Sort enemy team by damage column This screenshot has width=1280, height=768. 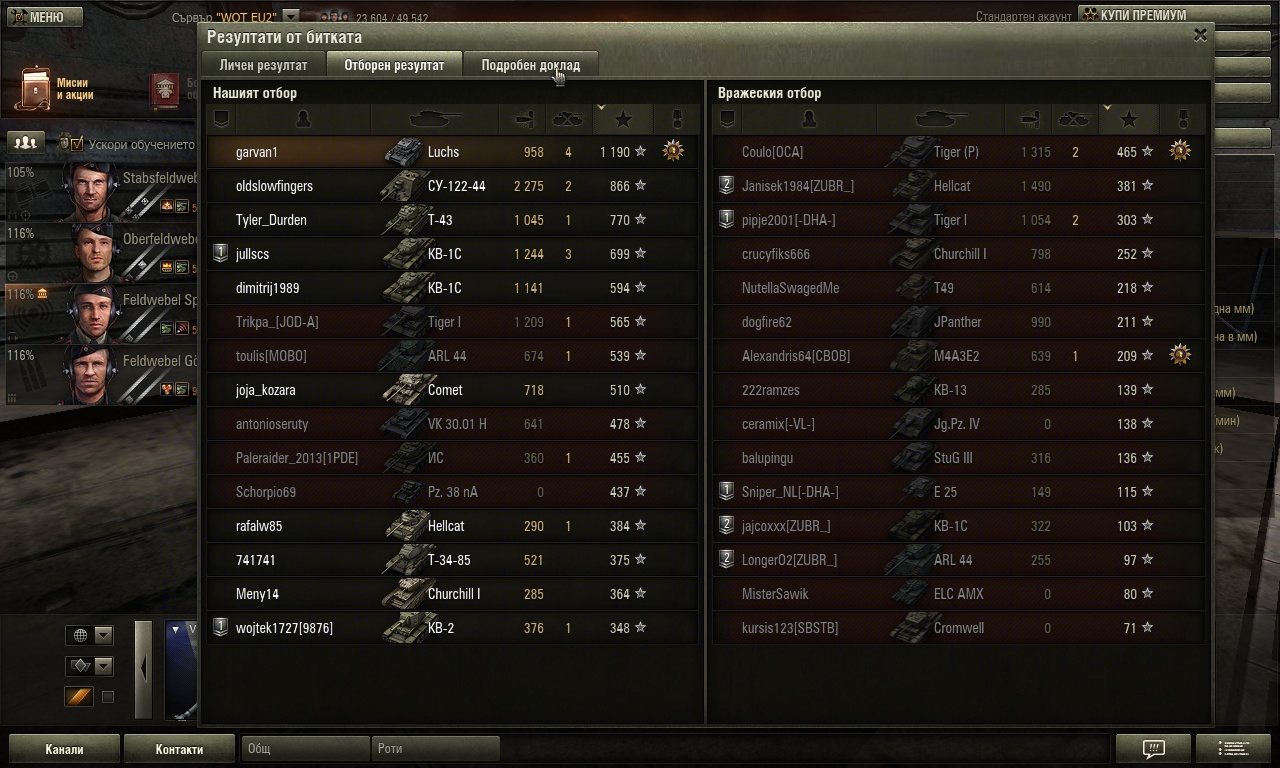[1029, 120]
